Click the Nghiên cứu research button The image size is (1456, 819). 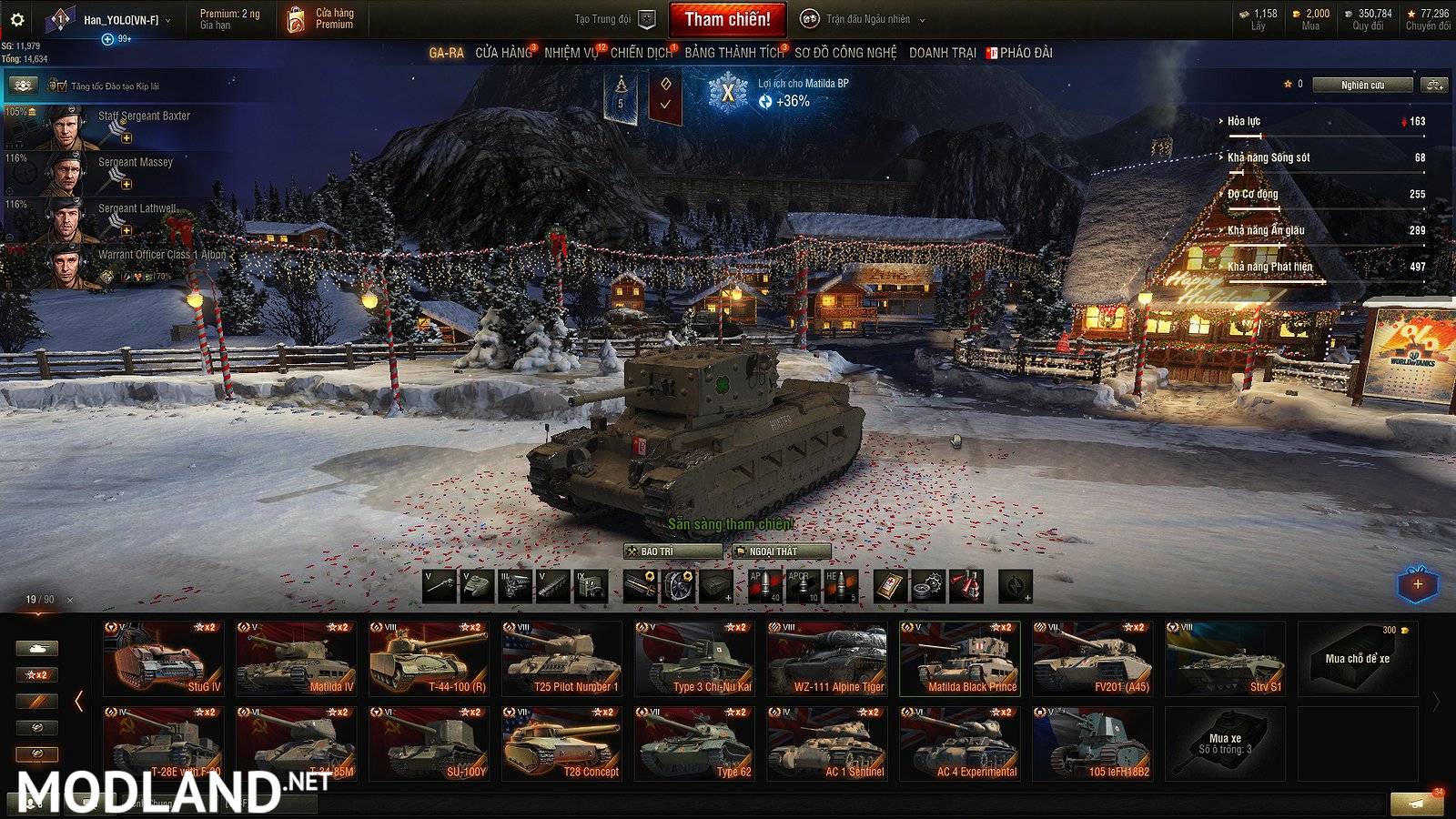tap(1362, 85)
